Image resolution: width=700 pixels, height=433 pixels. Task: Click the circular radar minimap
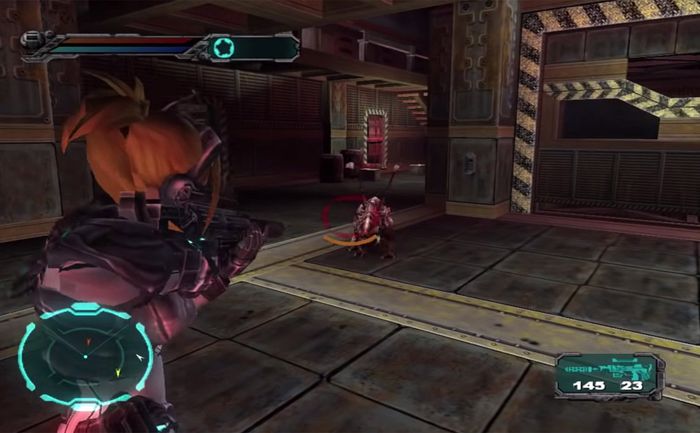point(85,355)
